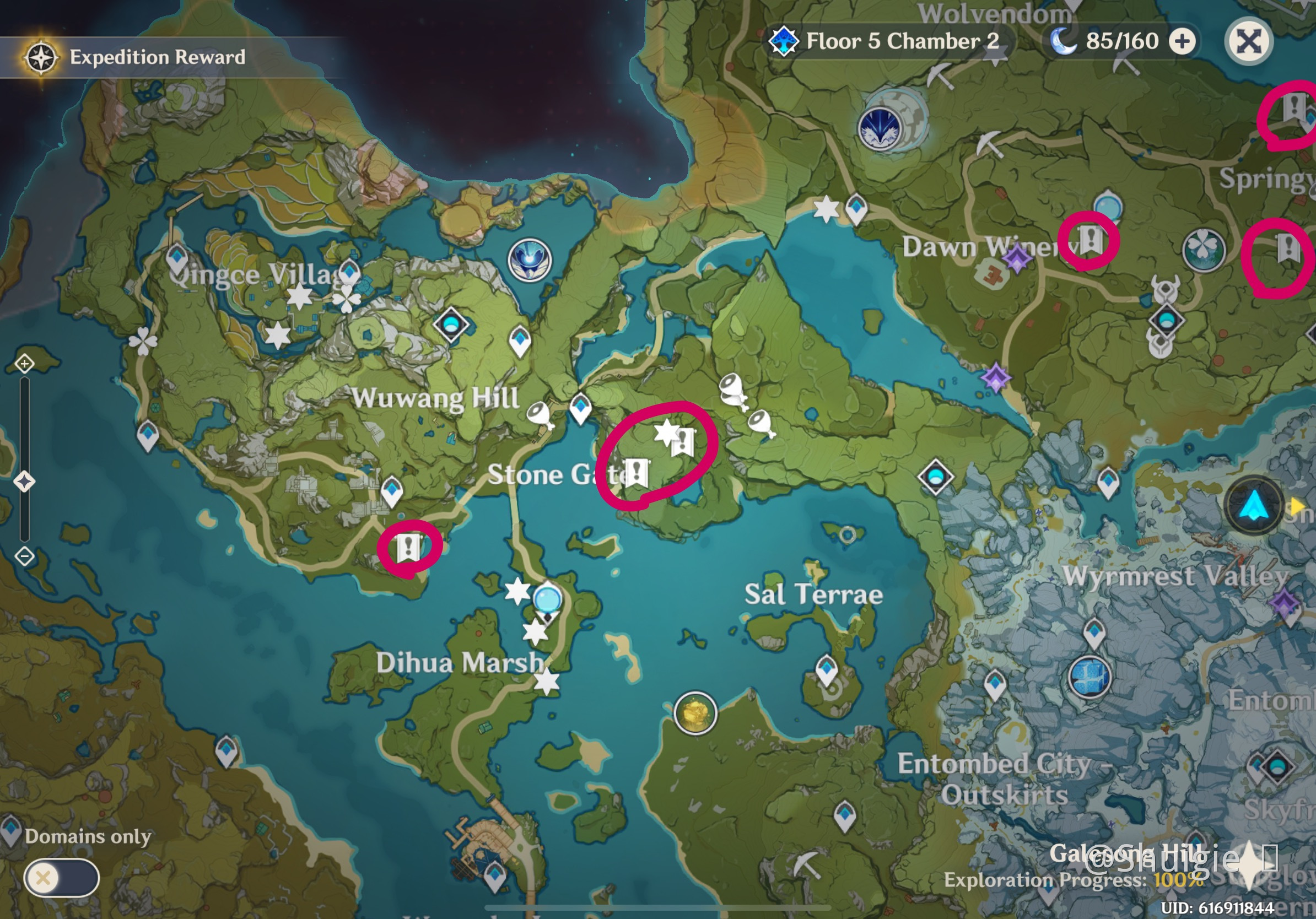
Task: Select the blue boss marker east of Qingce Village
Action: pos(530,260)
